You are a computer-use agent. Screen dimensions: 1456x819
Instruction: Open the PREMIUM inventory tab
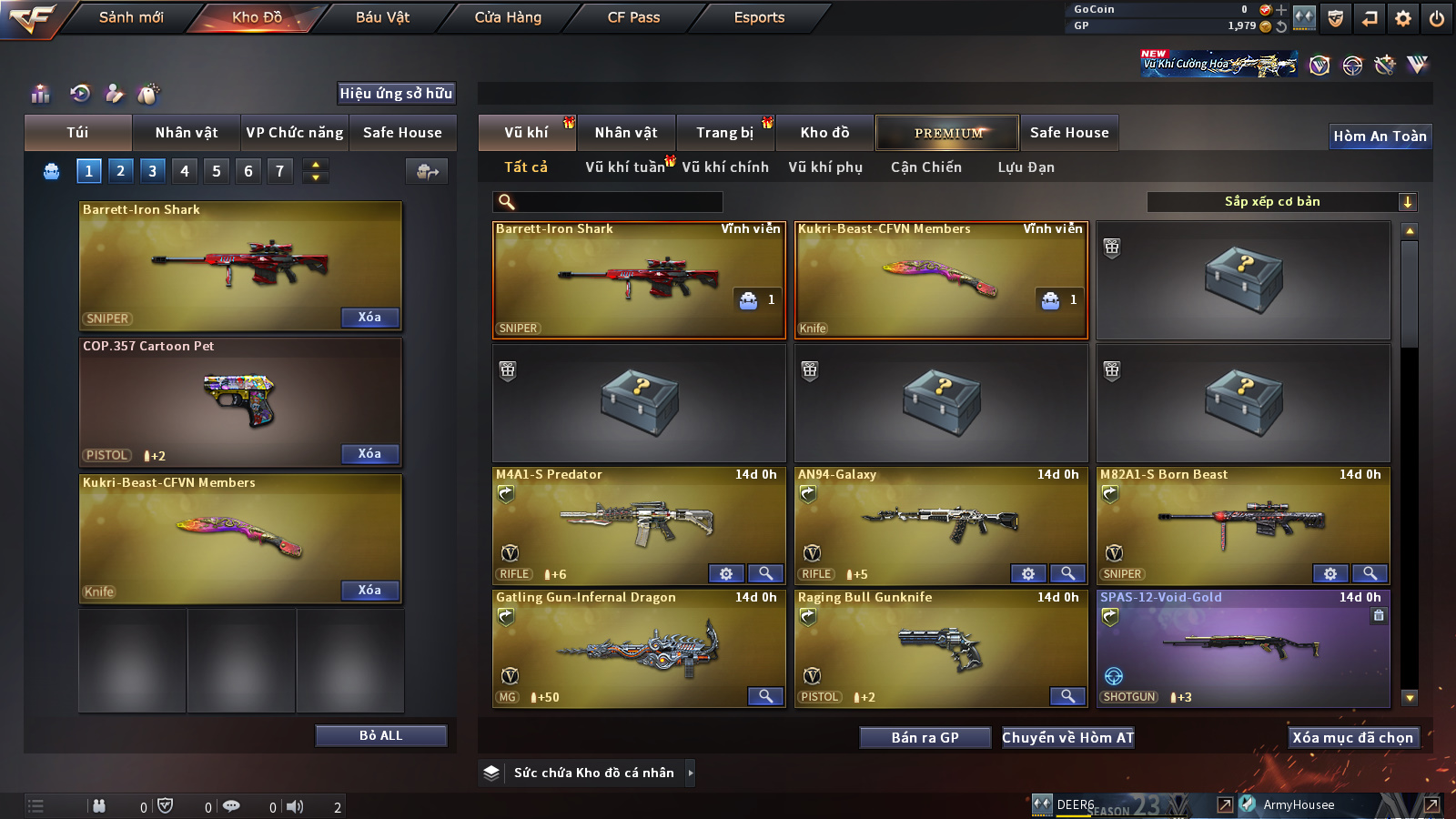pyautogui.click(x=947, y=133)
